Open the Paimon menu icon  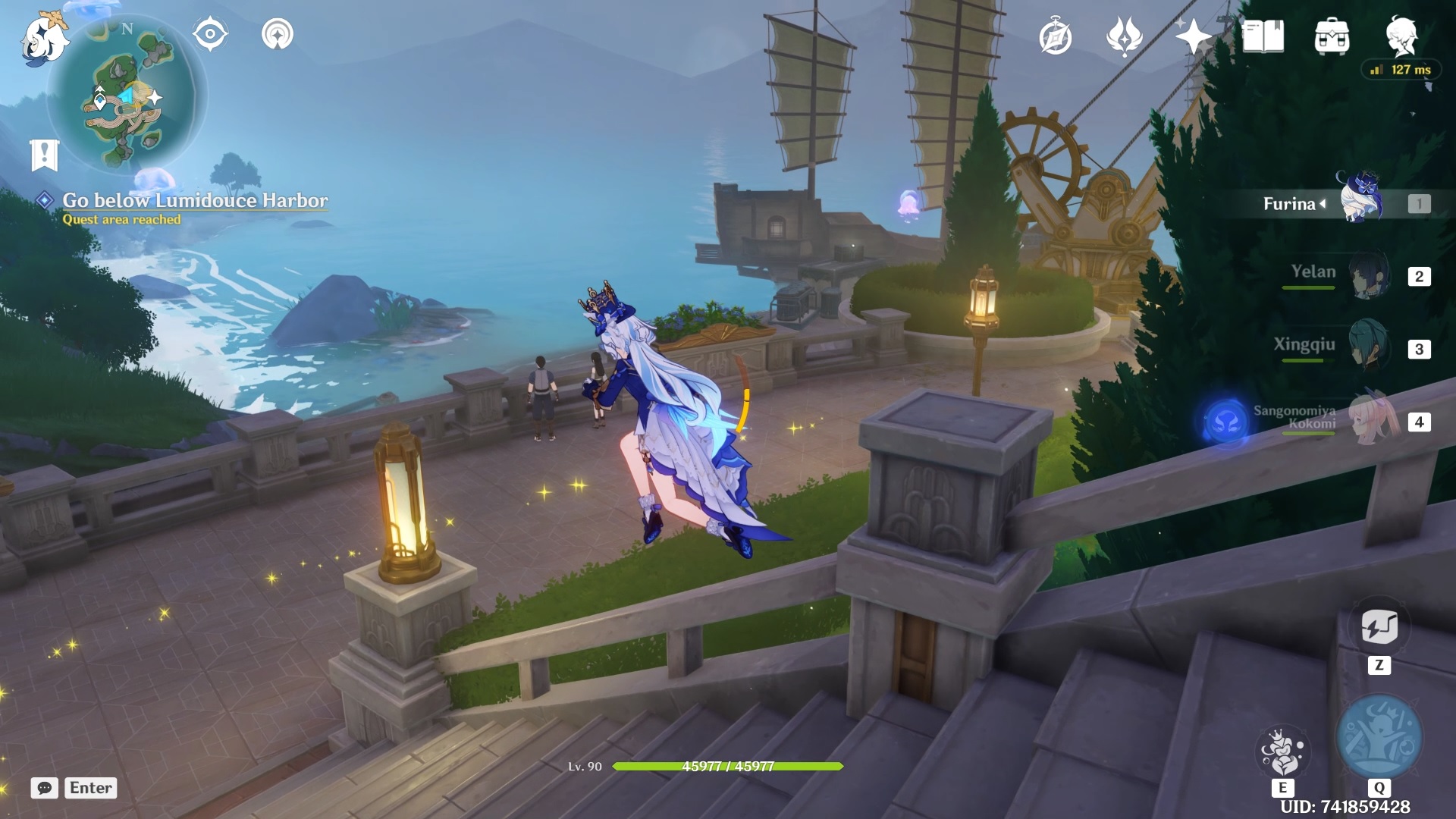[44, 38]
